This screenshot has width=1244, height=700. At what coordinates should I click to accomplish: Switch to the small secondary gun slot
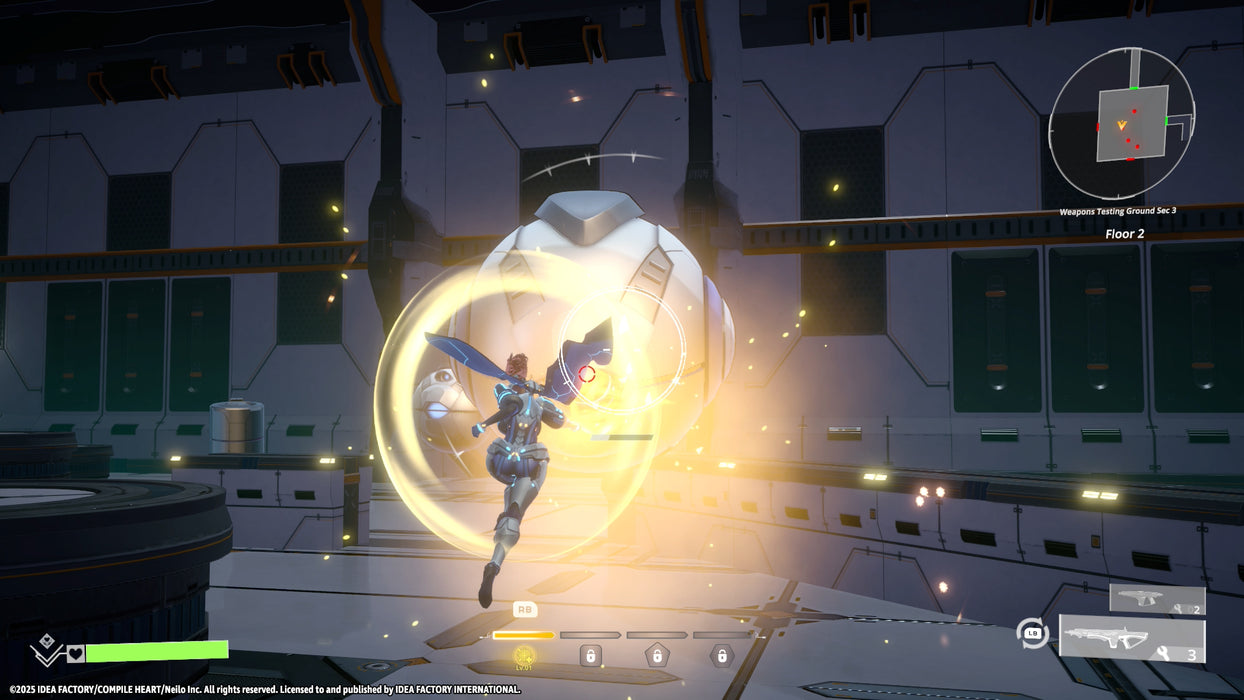point(1157,599)
